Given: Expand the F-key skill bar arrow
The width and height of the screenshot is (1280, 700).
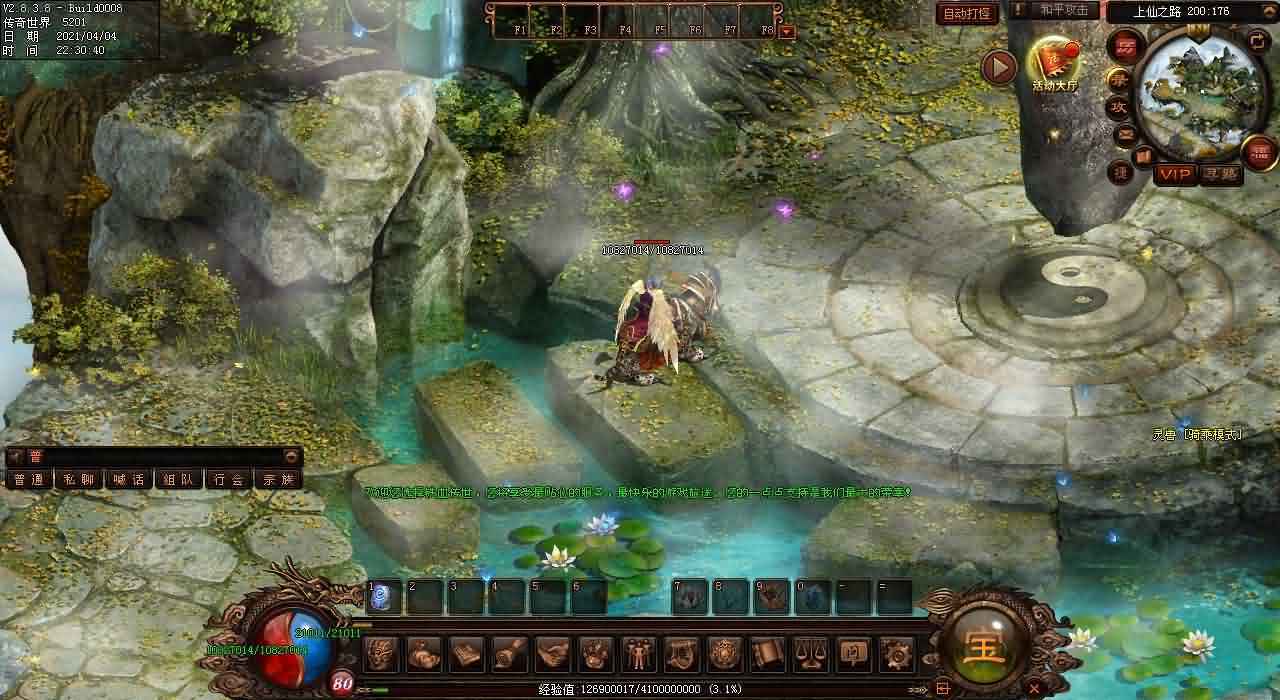Looking at the screenshot, I should tap(787, 31).
